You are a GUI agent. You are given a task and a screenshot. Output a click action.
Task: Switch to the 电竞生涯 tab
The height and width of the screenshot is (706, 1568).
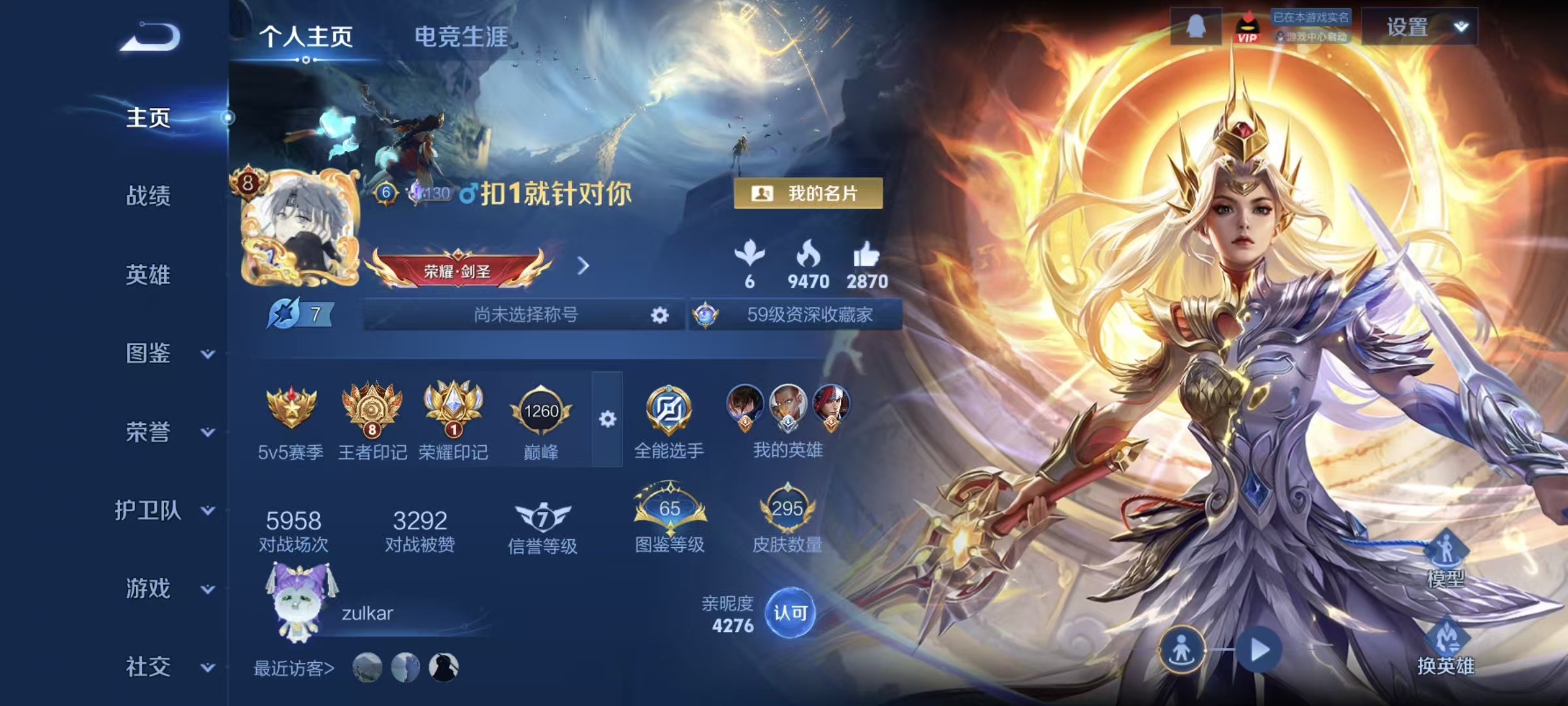[x=461, y=37]
